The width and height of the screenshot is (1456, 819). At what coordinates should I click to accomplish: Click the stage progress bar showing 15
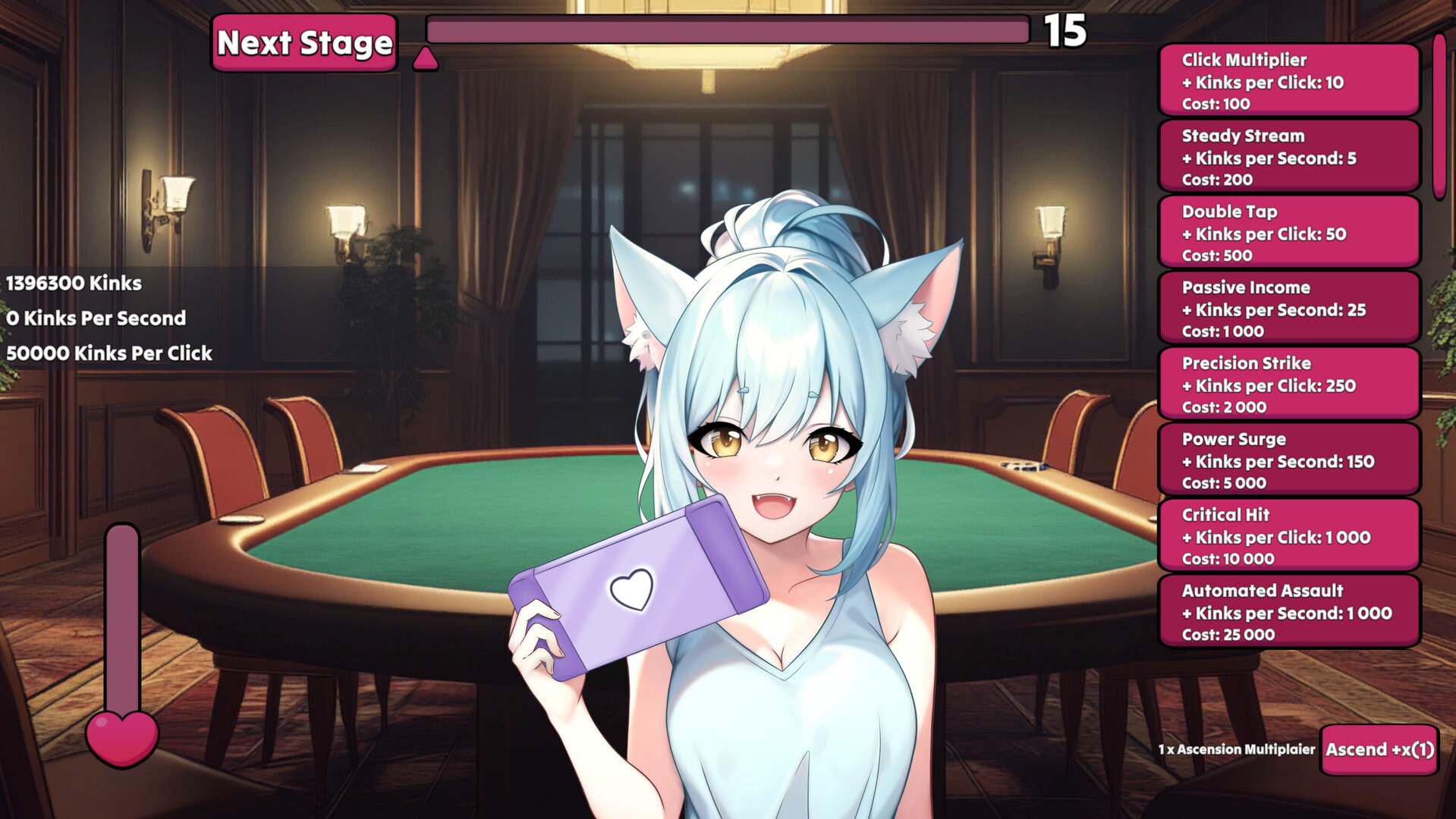727,30
